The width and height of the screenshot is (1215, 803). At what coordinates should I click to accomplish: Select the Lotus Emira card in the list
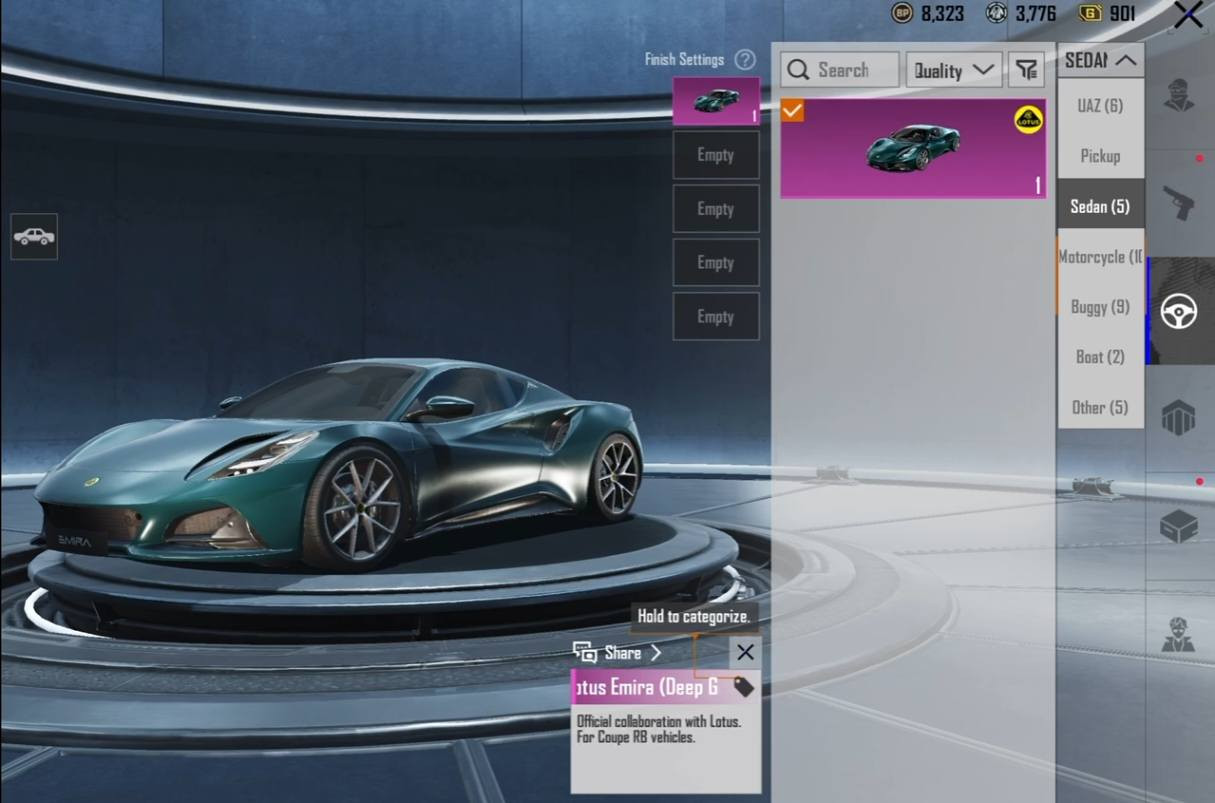click(913, 149)
